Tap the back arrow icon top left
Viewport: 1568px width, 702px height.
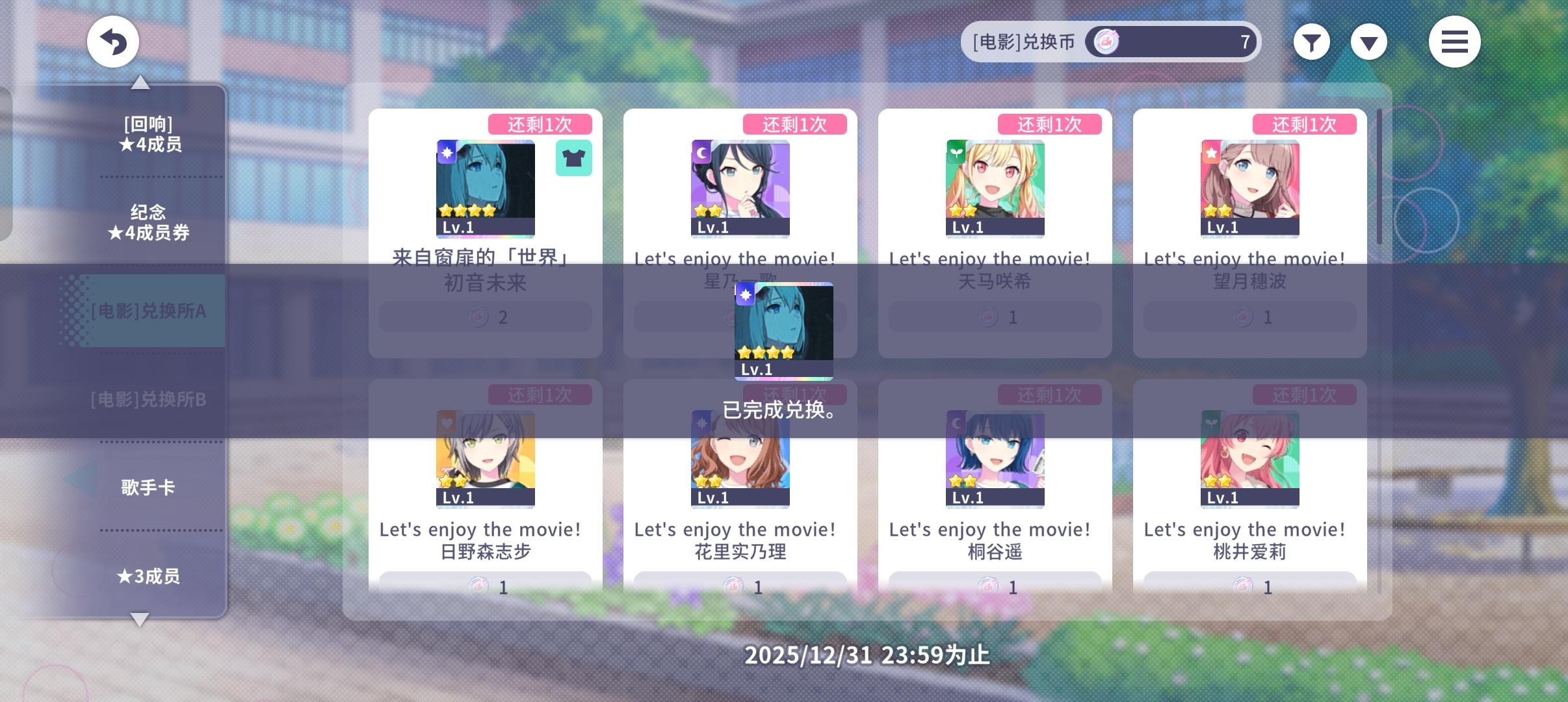(x=113, y=41)
